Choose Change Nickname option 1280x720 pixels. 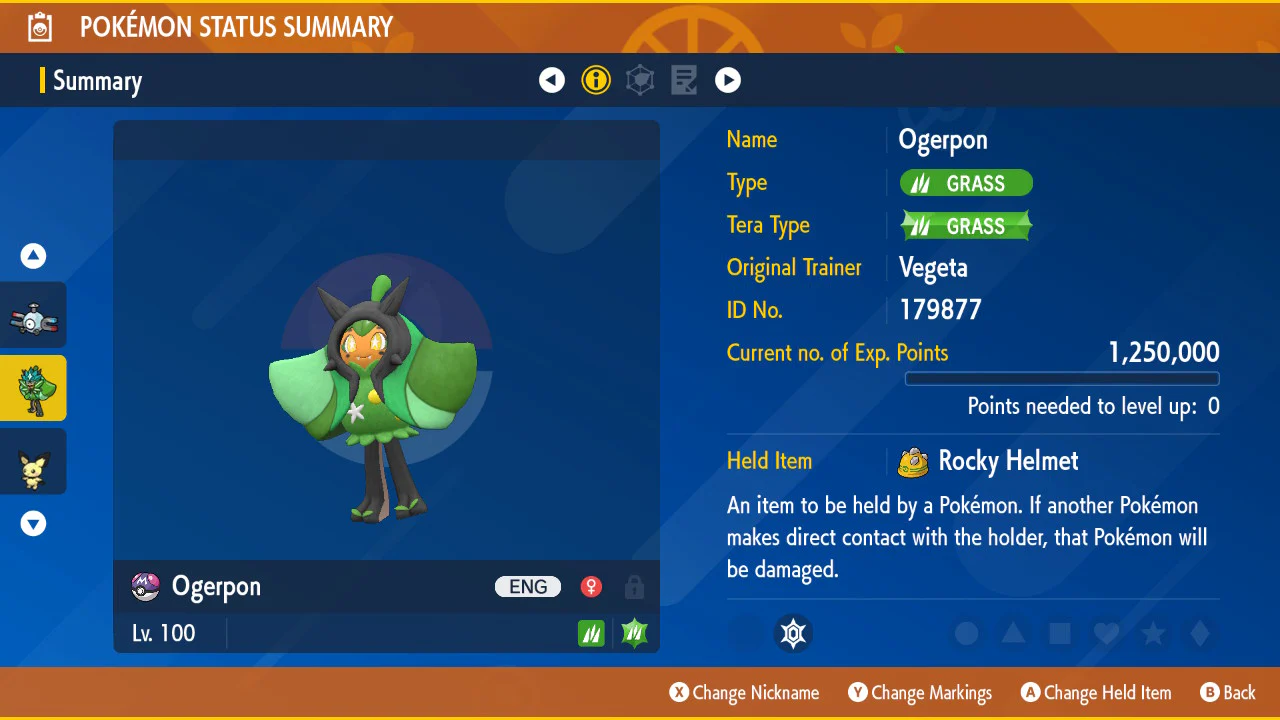point(744,693)
